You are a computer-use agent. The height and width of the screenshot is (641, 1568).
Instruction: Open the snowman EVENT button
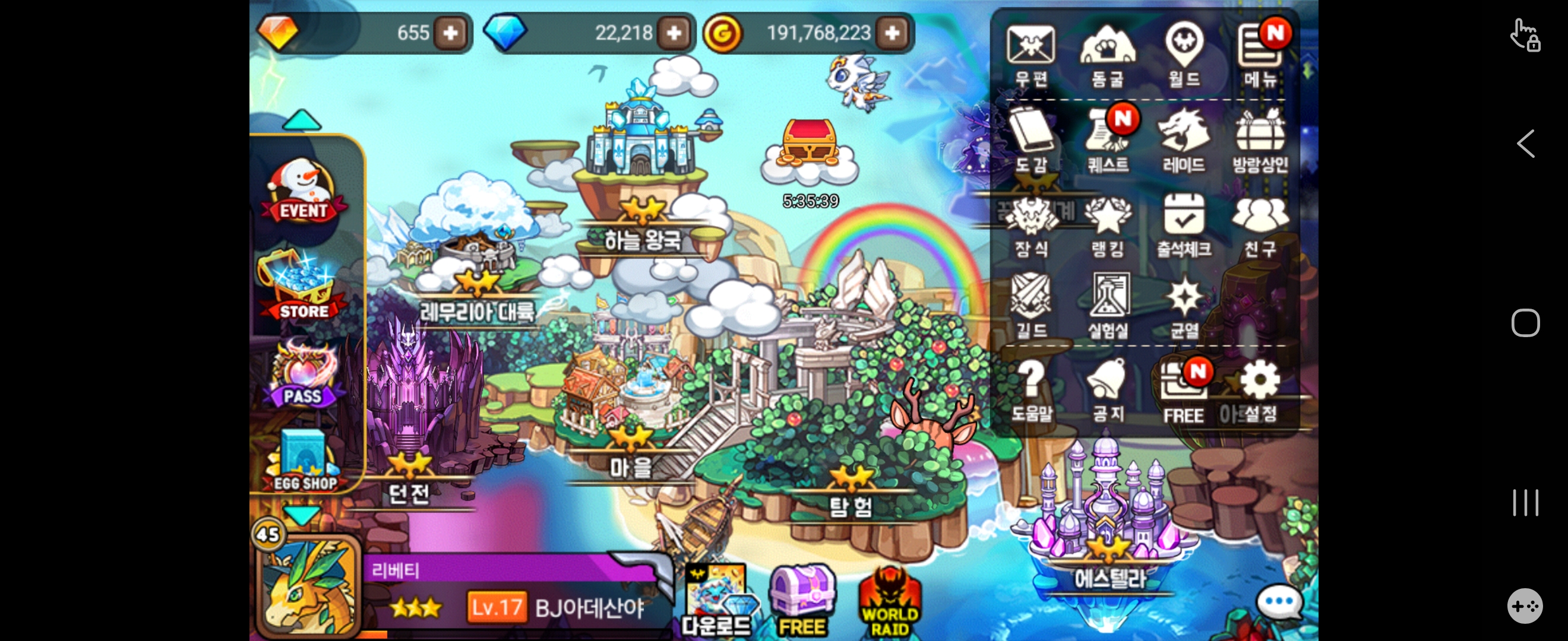click(x=302, y=191)
